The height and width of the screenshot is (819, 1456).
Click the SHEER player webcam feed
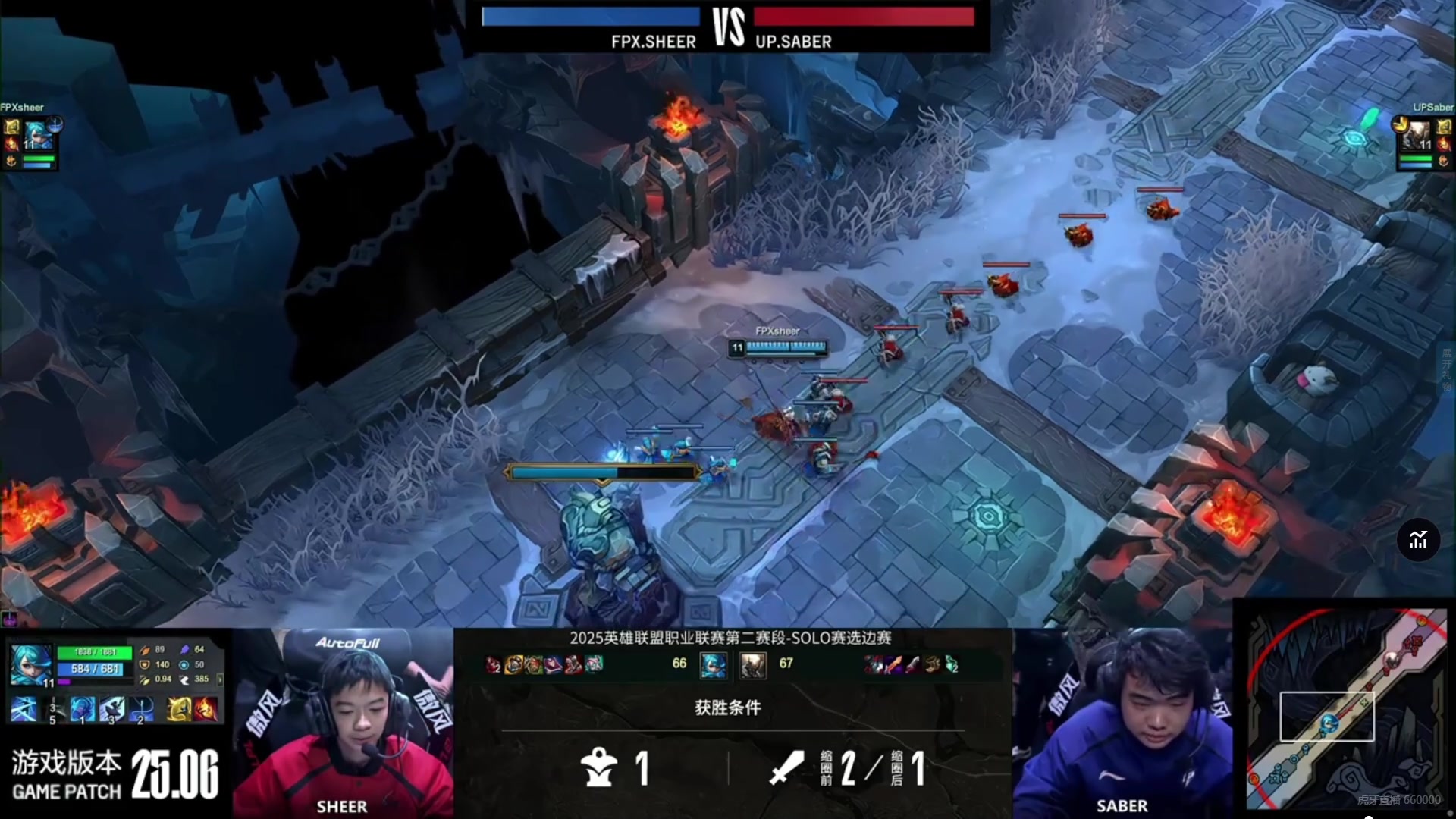click(343, 724)
